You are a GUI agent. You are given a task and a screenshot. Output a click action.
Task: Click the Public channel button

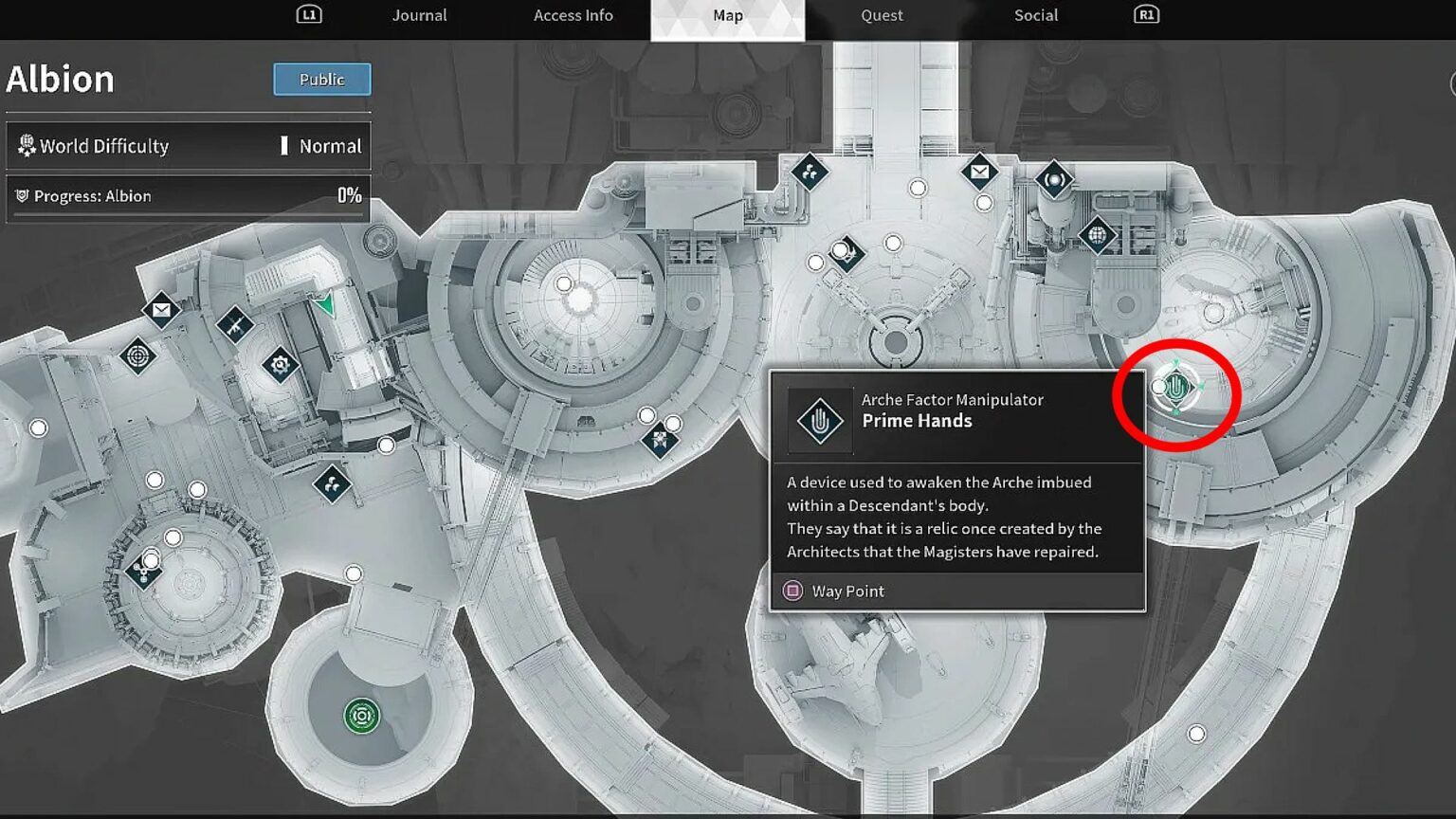pyautogui.click(x=321, y=80)
